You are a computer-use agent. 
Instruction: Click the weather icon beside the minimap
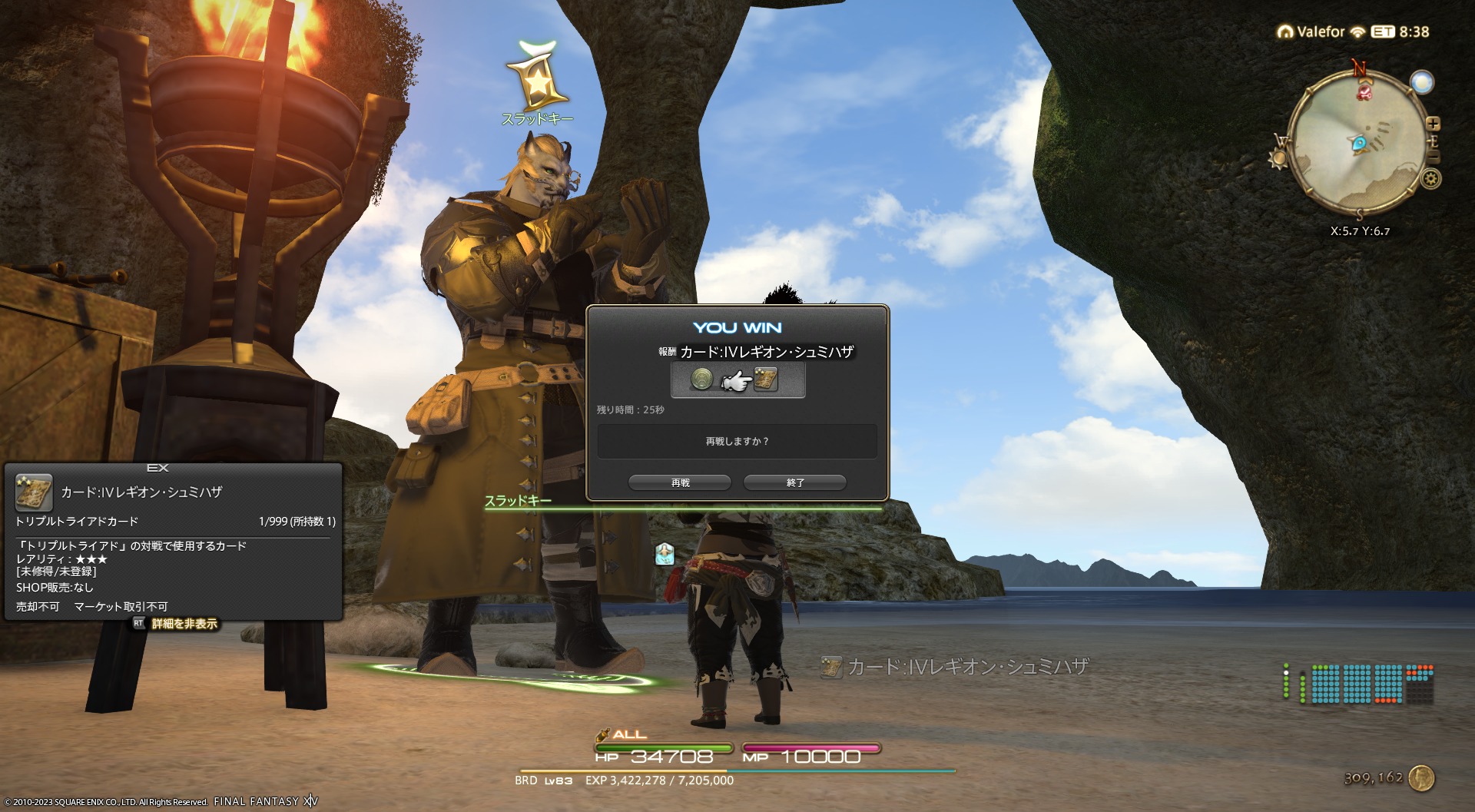coord(1422,82)
